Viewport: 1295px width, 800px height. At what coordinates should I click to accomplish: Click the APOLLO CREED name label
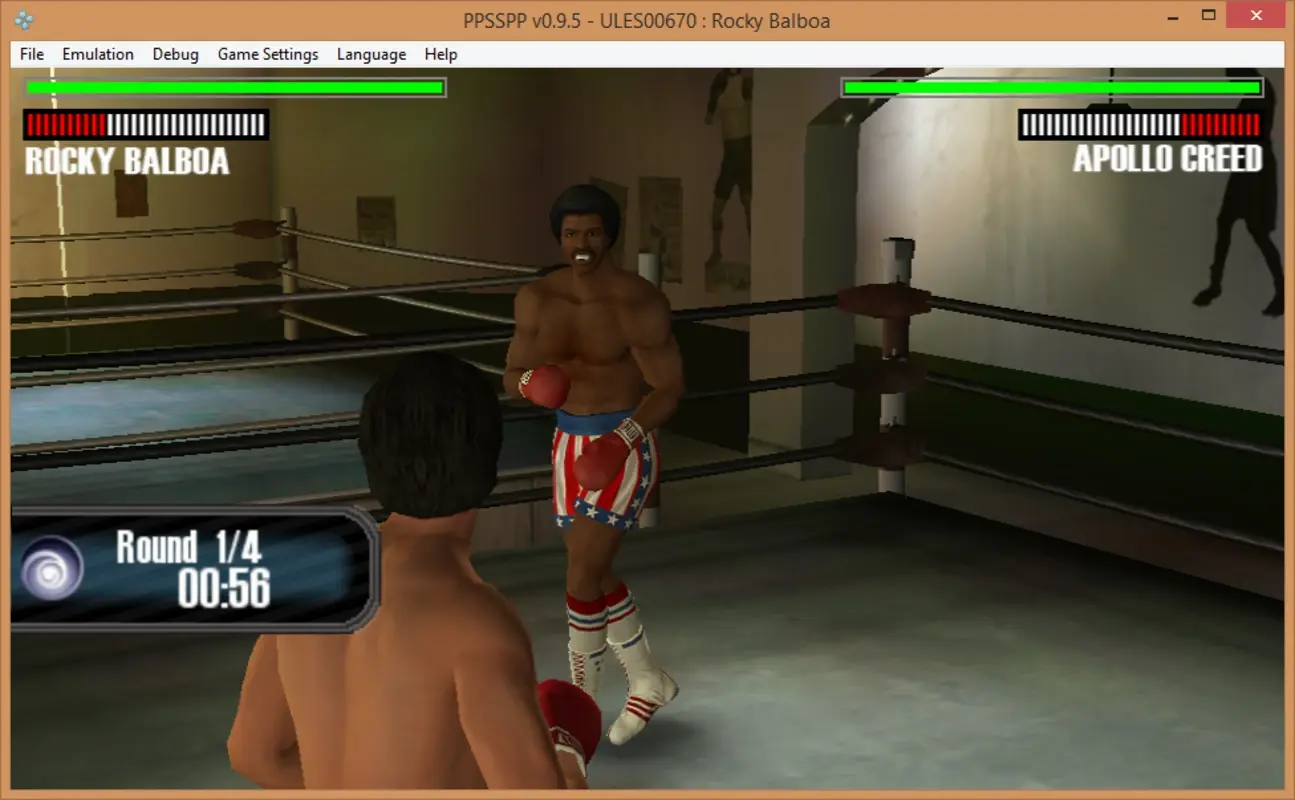point(1168,158)
